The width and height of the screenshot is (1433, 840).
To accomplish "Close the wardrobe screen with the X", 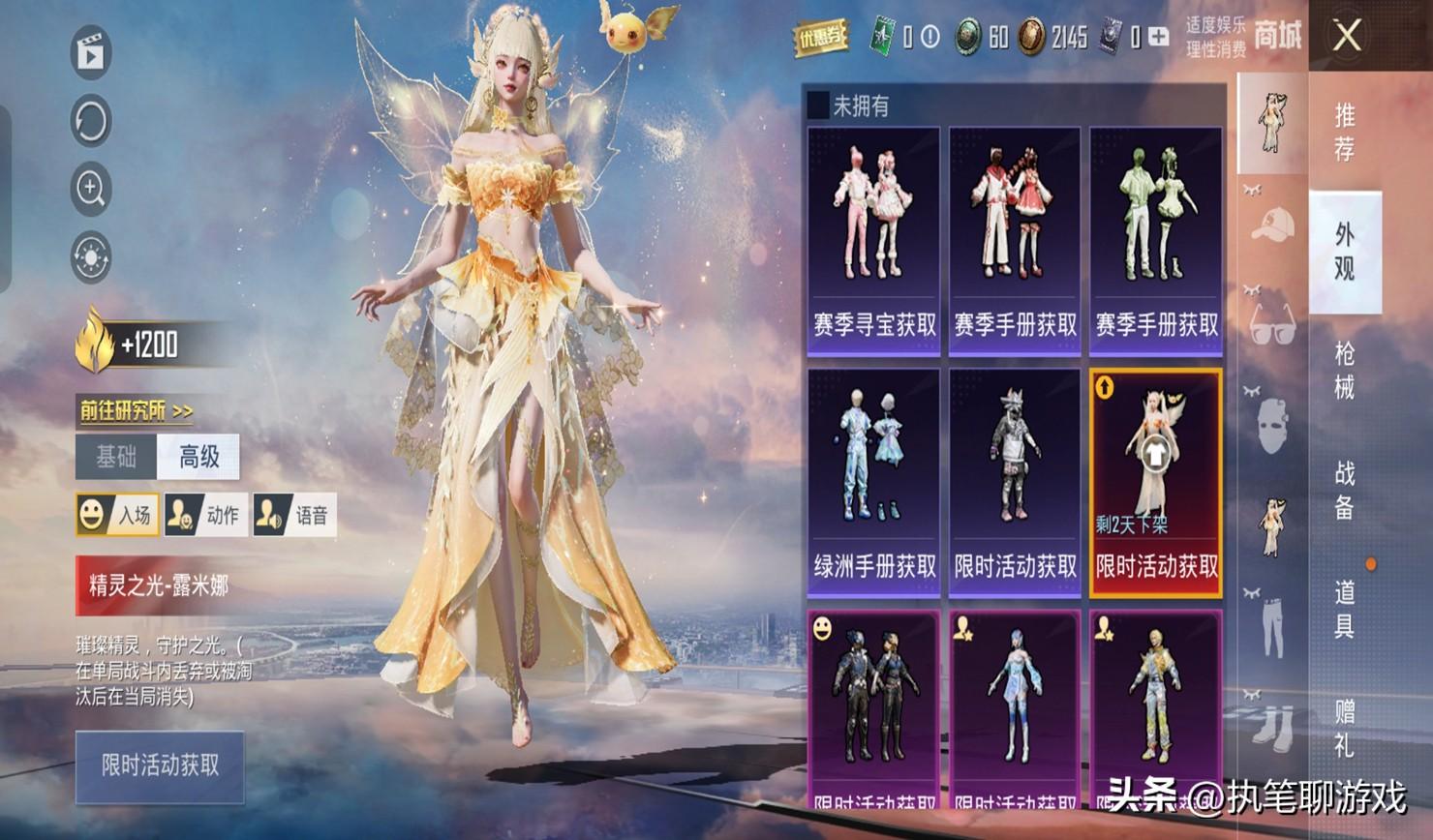I will pyautogui.click(x=1347, y=37).
